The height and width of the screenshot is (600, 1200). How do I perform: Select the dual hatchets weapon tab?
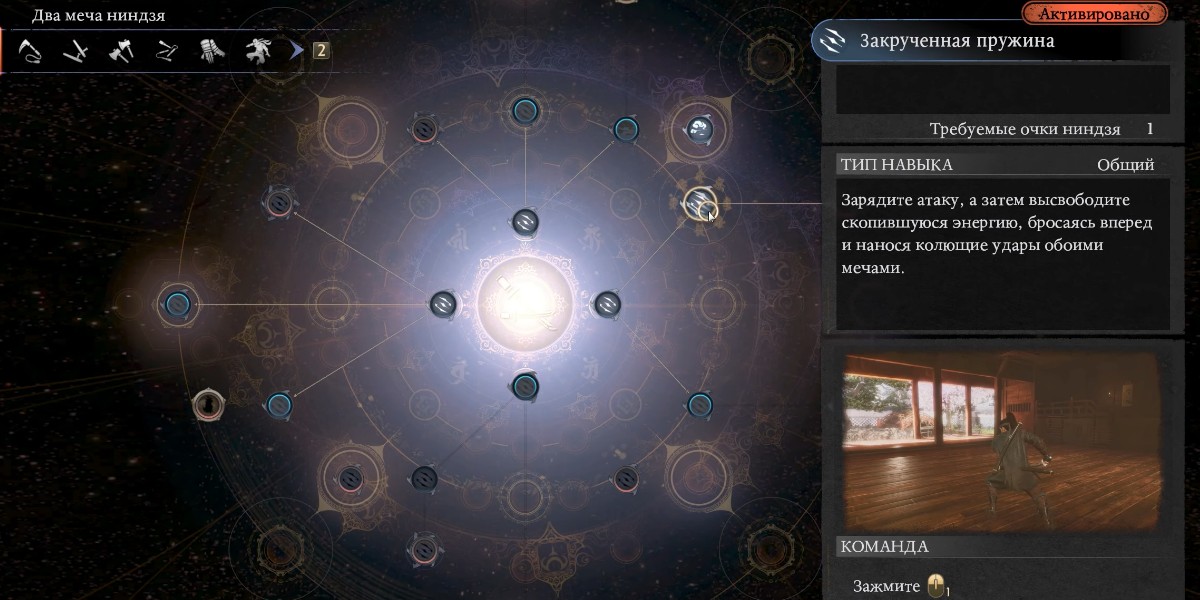tap(121, 50)
